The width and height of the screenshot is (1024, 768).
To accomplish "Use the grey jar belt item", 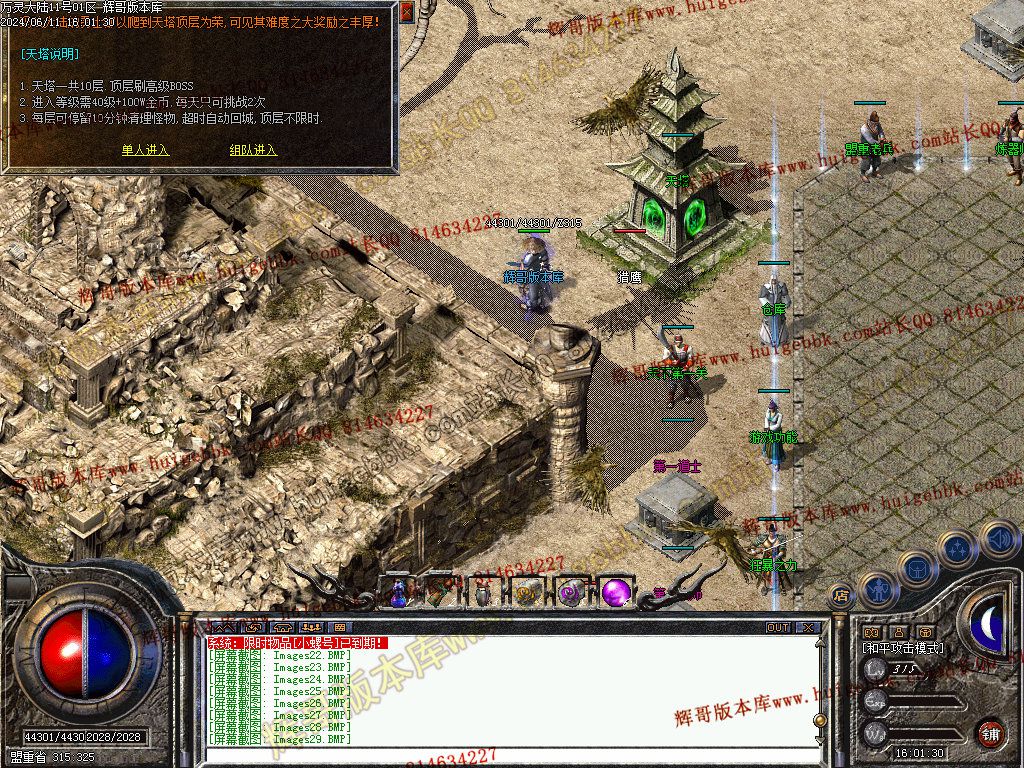I will pyautogui.click(x=483, y=593).
